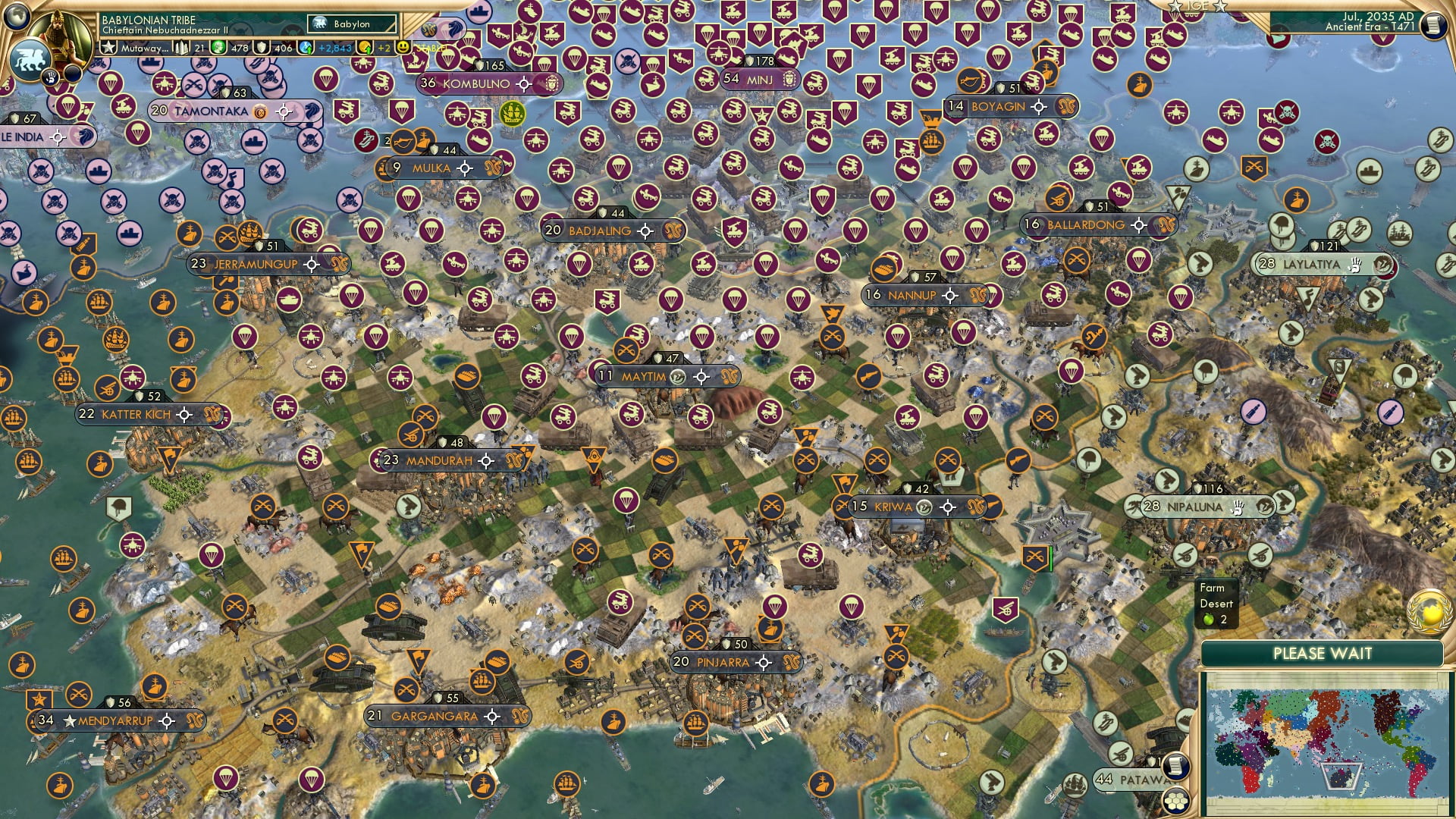
Task: Open the IGE in-game editor menu
Action: pyautogui.click(x=1197, y=7)
